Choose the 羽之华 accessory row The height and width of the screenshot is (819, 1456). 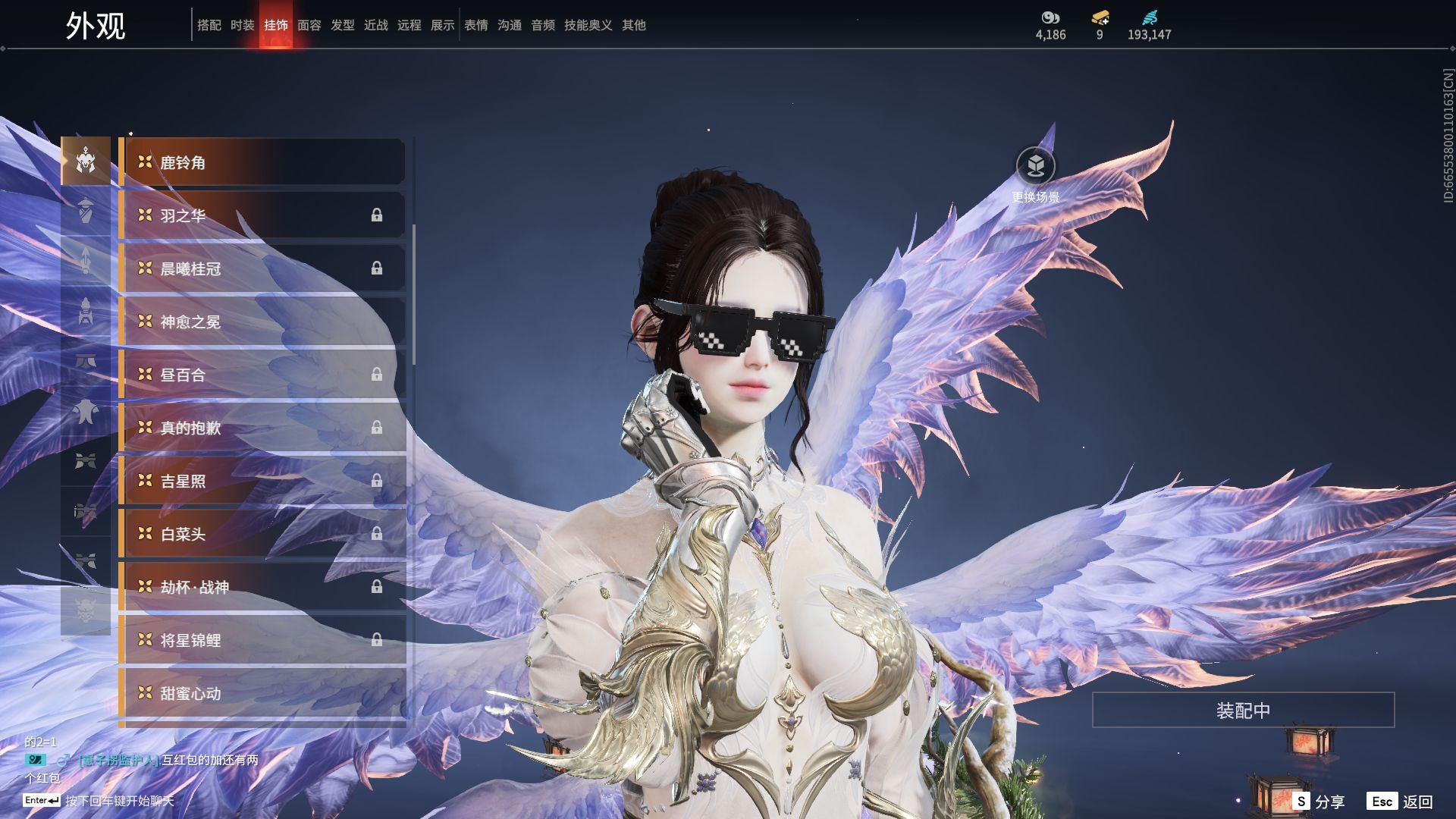[x=262, y=215]
